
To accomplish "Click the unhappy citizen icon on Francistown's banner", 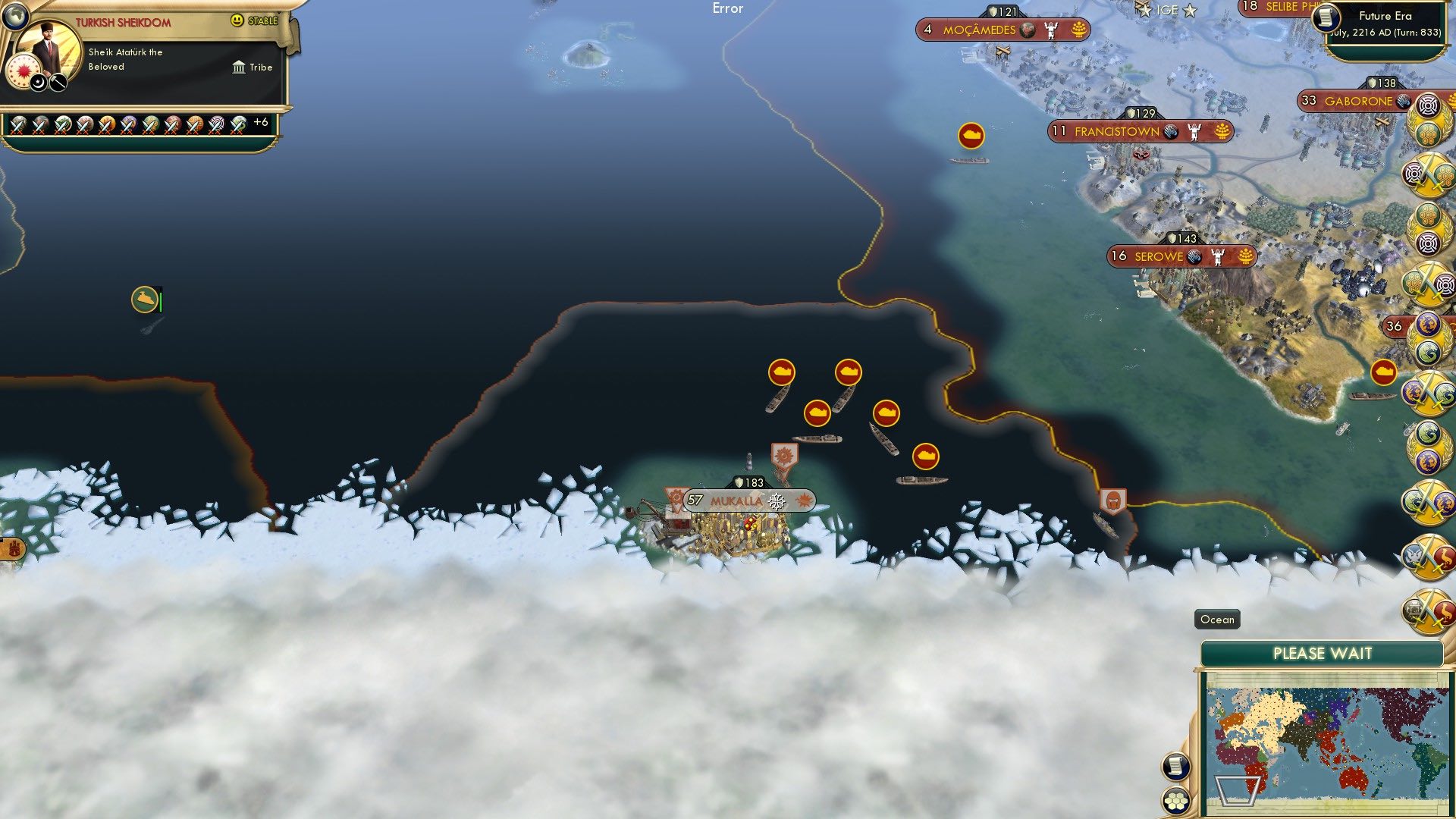I will pos(1194,130).
